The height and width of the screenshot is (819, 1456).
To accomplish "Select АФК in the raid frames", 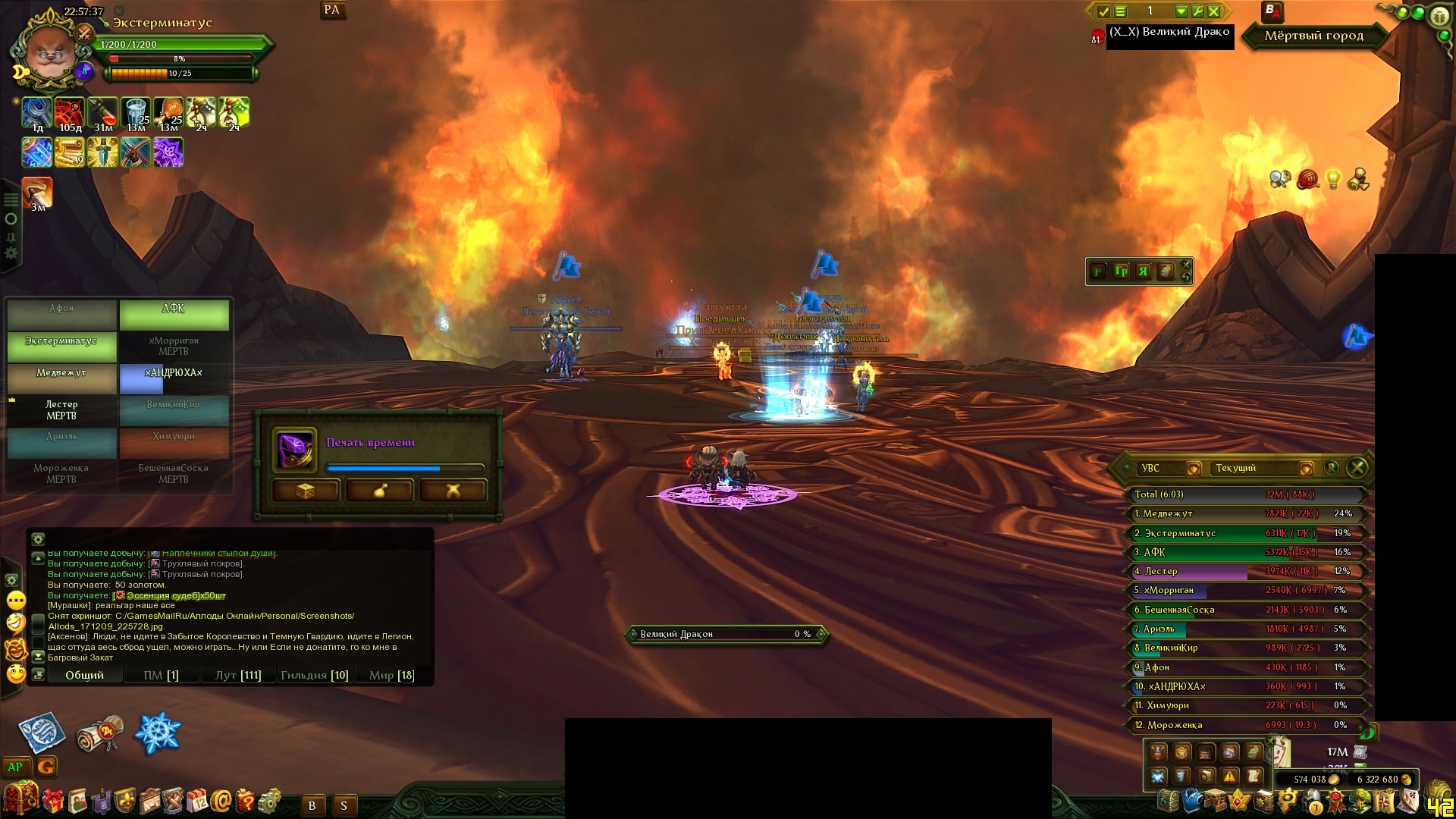I will click(174, 314).
